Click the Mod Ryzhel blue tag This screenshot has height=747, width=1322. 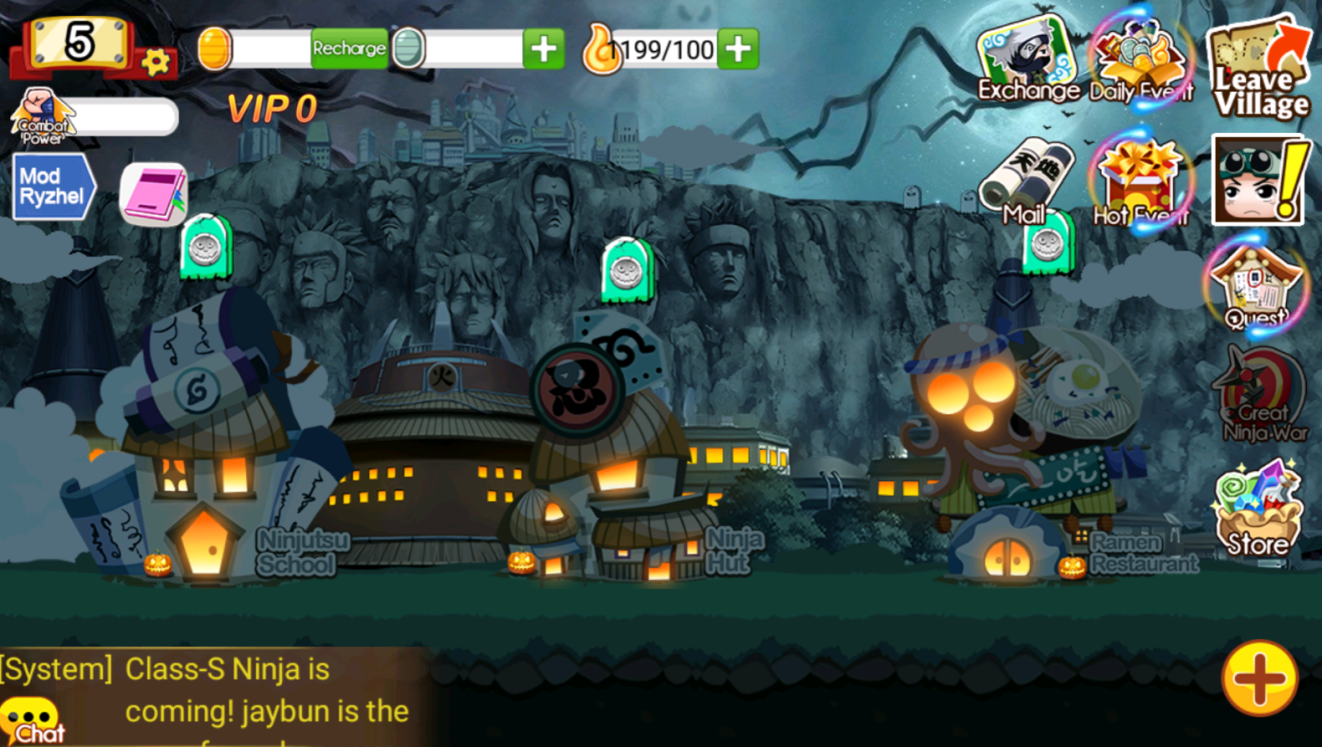(x=53, y=187)
